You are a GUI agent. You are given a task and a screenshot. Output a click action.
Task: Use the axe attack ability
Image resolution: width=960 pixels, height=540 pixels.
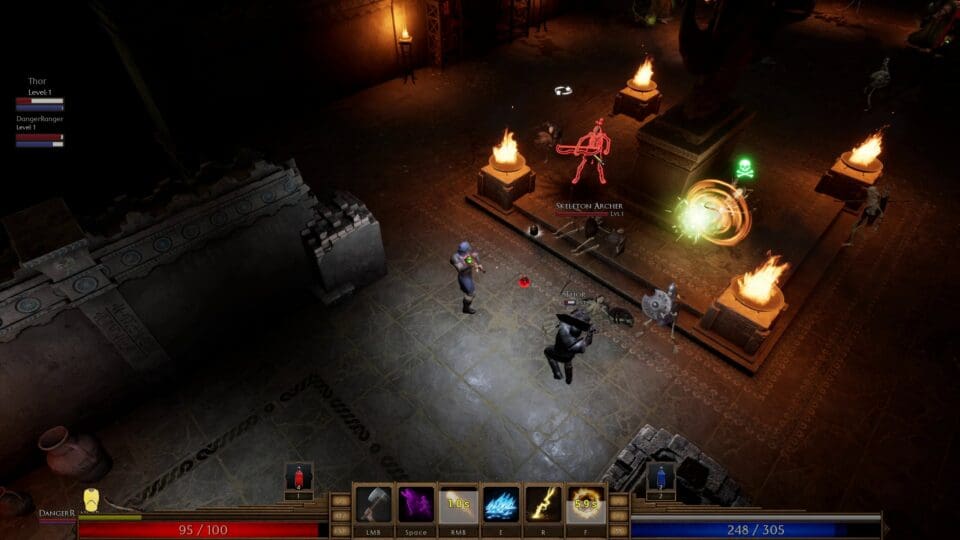coord(374,504)
